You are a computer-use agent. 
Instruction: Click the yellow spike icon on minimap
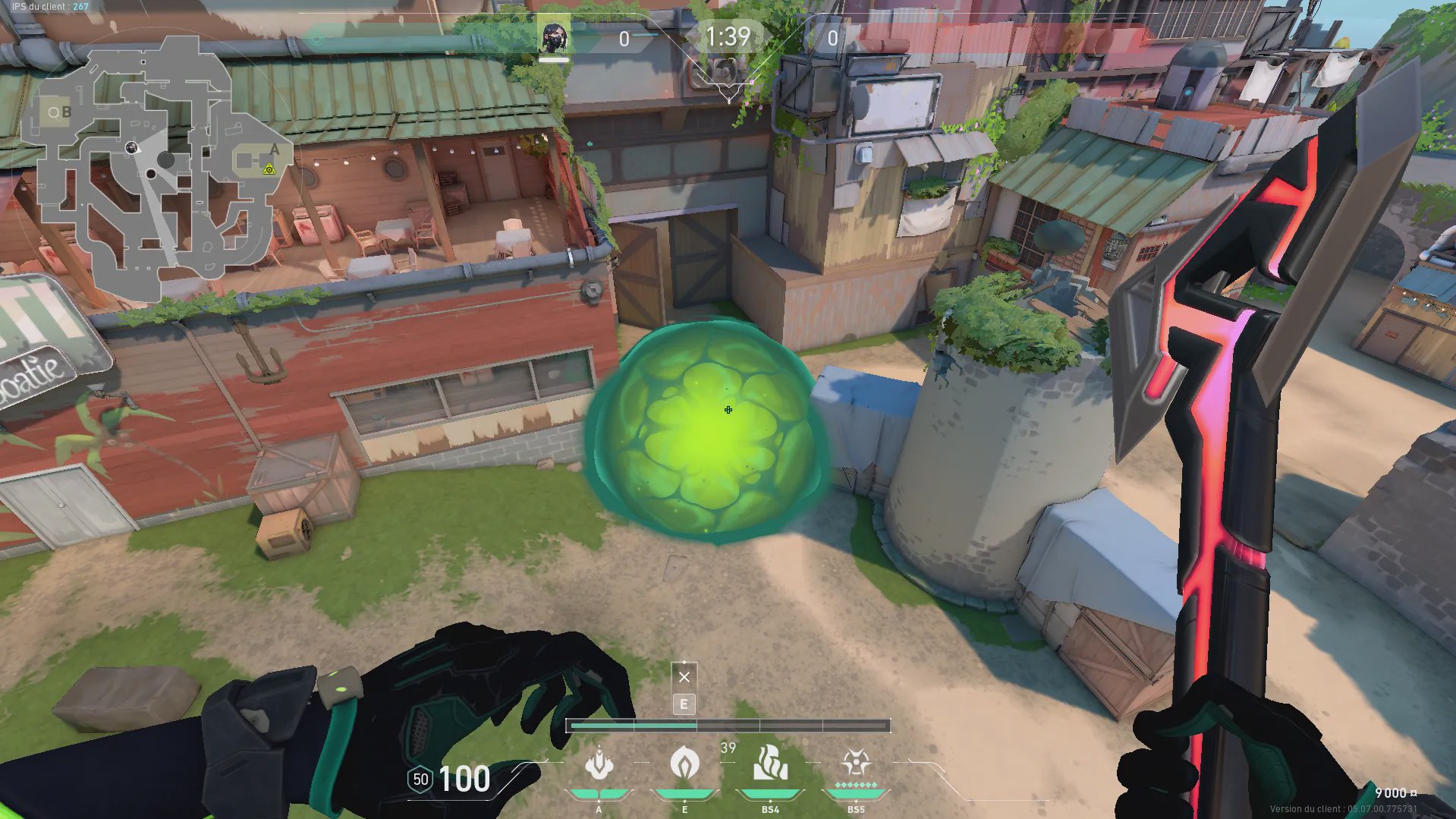coord(269,169)
